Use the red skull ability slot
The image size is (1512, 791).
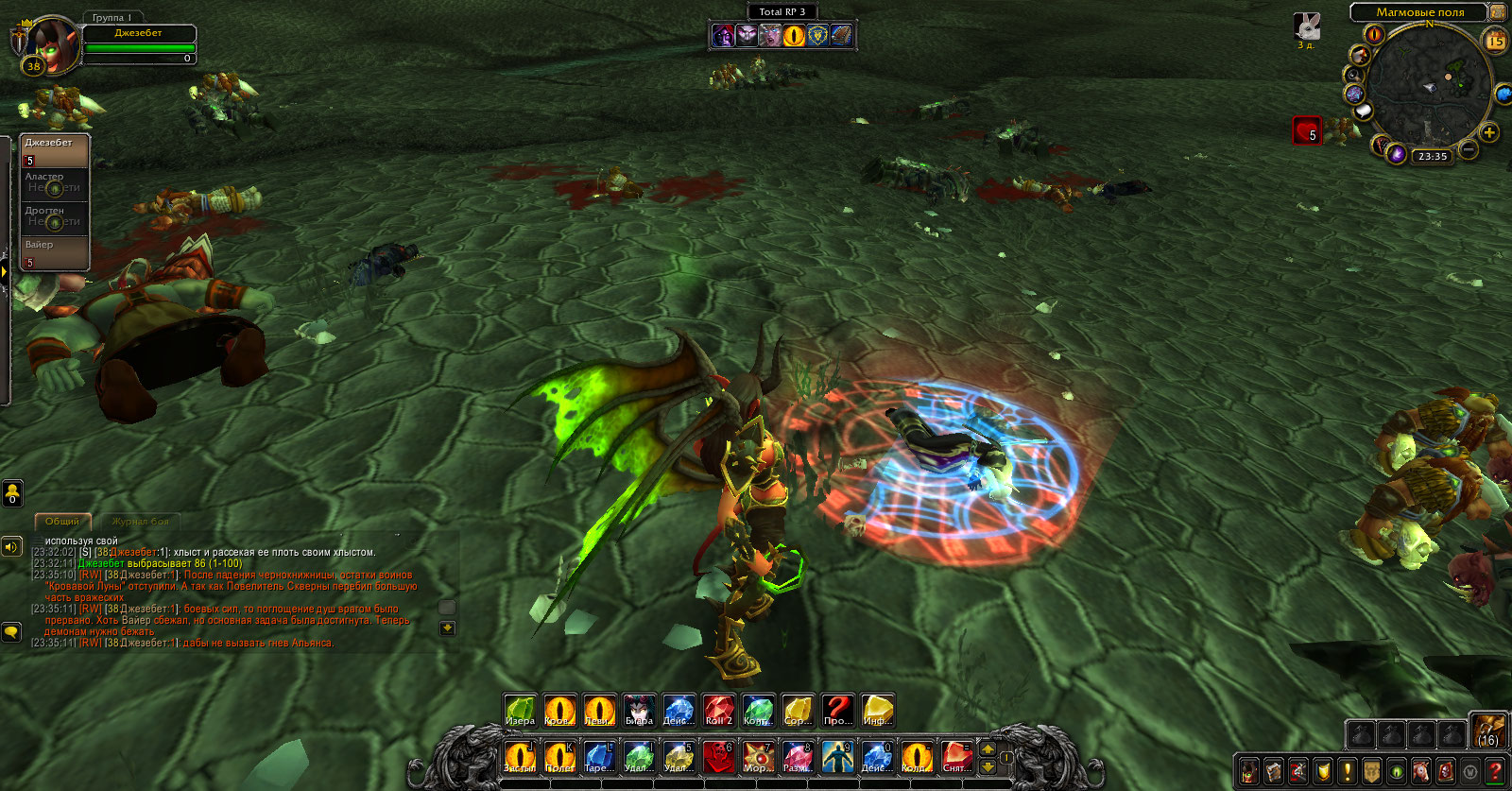point(718,757)
